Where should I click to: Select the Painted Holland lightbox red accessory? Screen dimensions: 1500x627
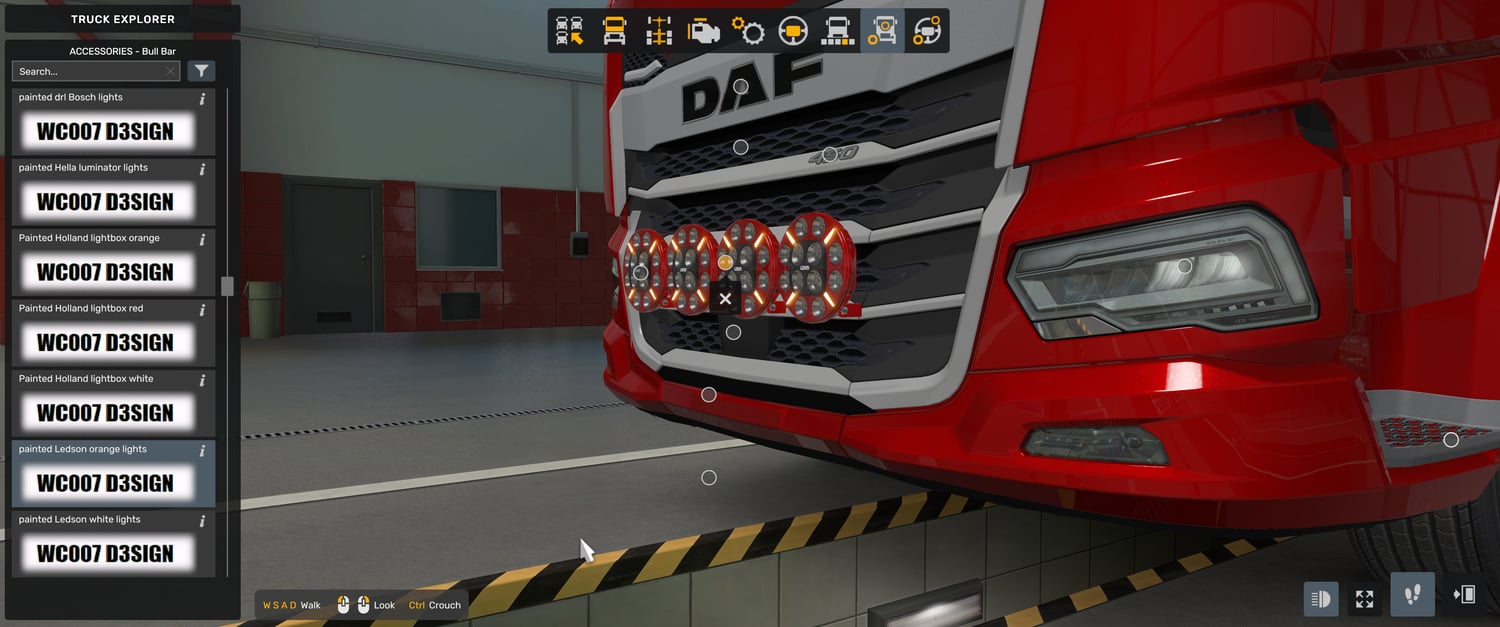[x=105, y=342]
